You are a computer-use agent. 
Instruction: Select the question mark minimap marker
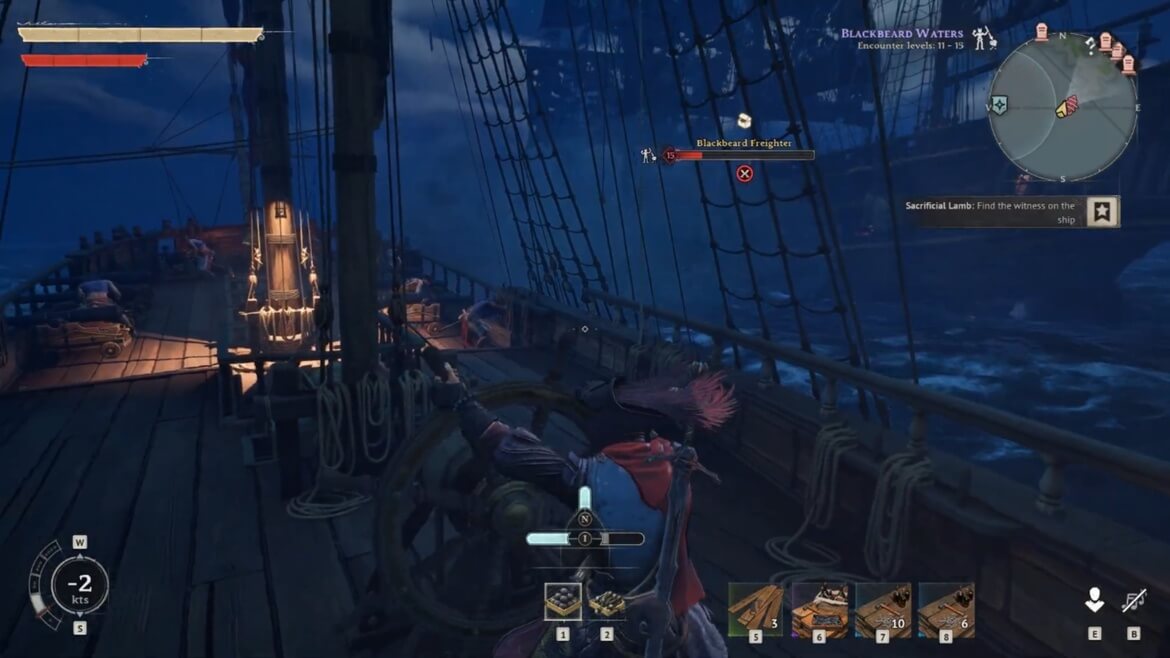(x=1089, y=45)
